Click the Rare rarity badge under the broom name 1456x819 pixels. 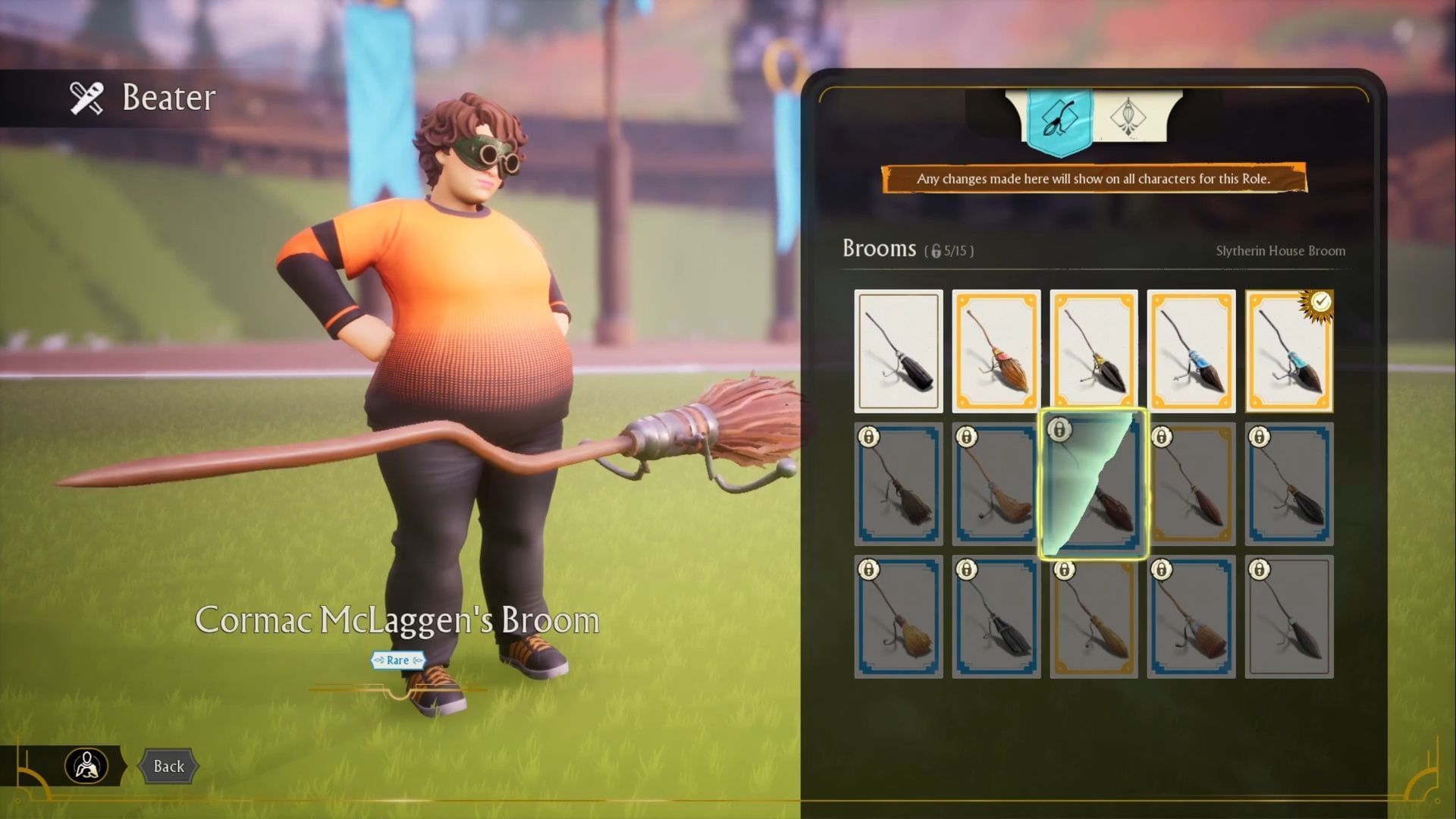397,660
